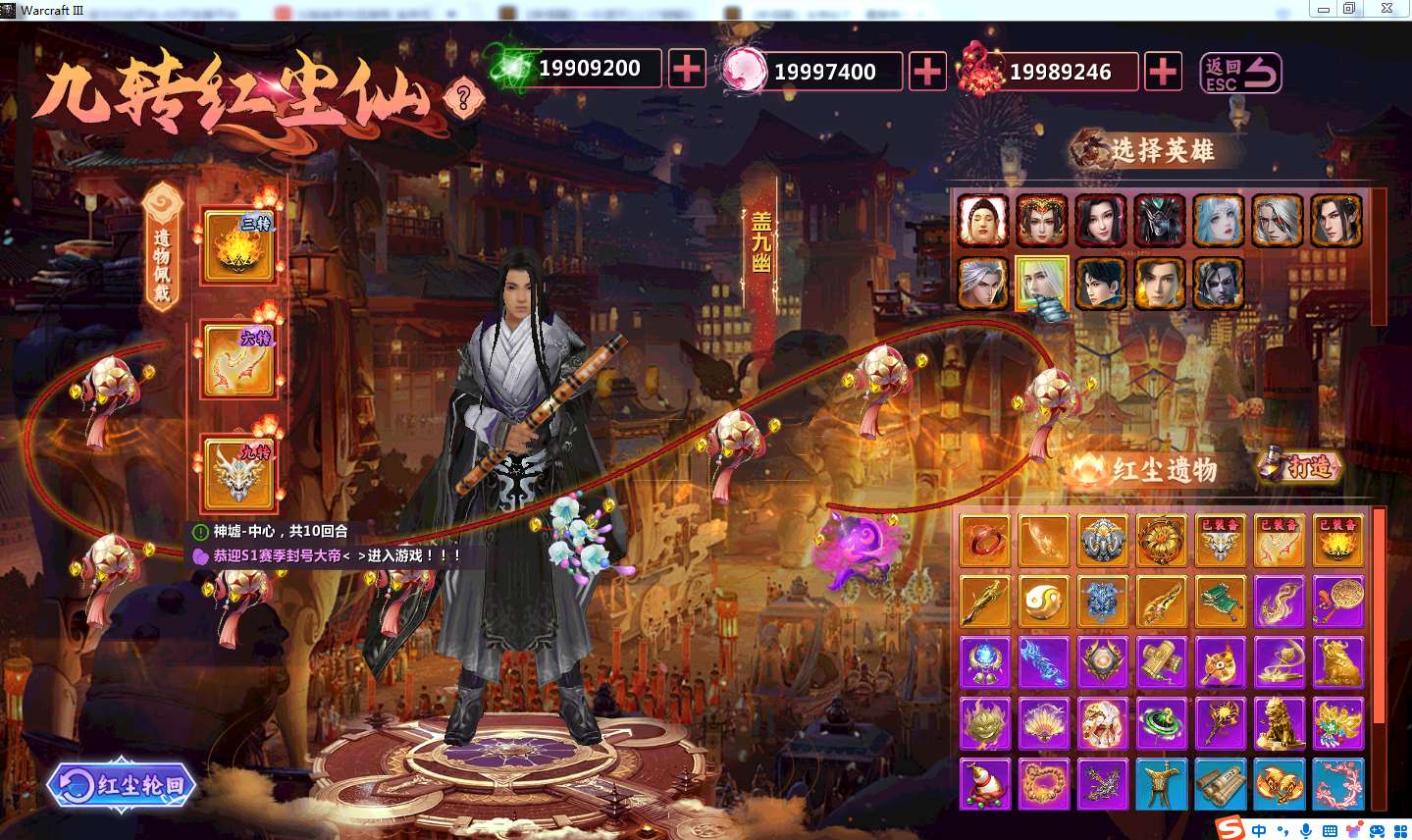This screenshot has height=840, width=1412.
Task: Open the 打造 forge button
Action: pyautogui.click(x=1300, y=467)
